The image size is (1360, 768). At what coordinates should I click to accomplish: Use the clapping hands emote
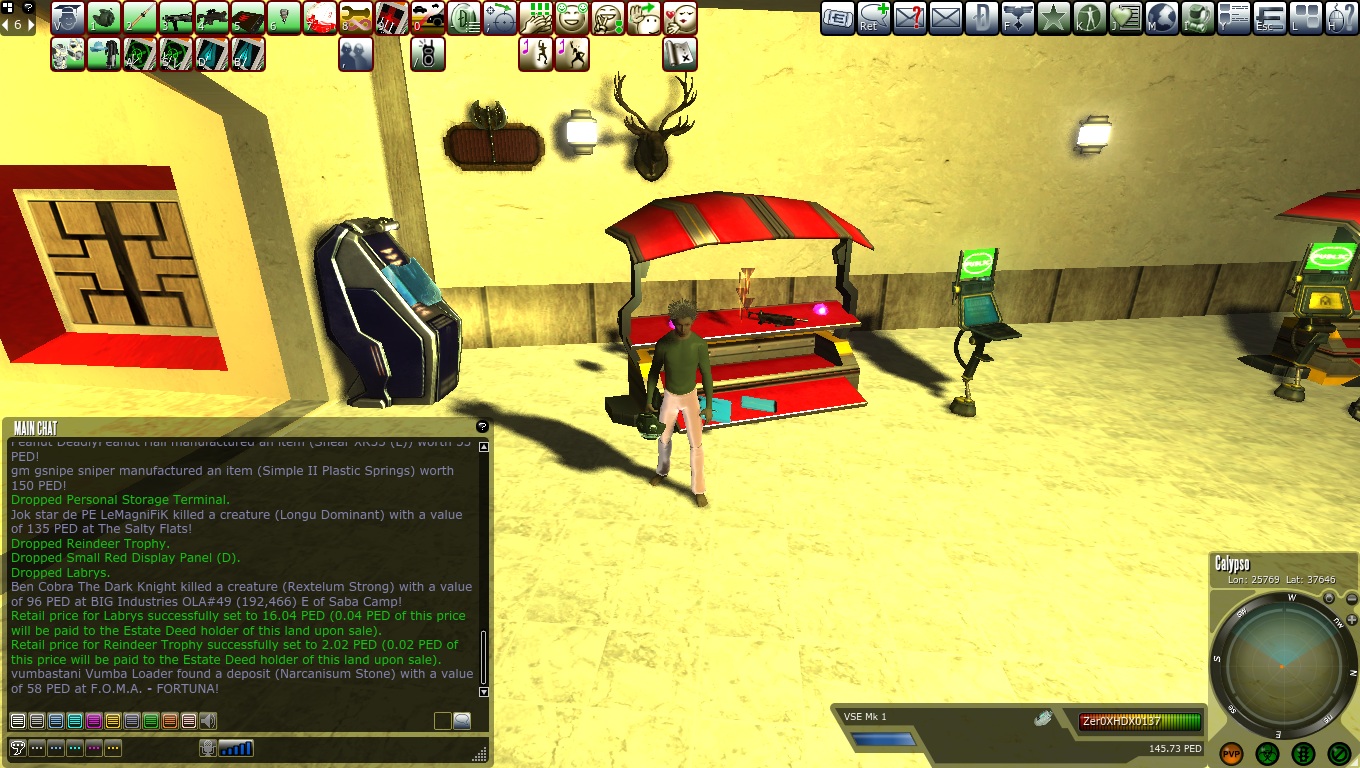pos(536,18)
